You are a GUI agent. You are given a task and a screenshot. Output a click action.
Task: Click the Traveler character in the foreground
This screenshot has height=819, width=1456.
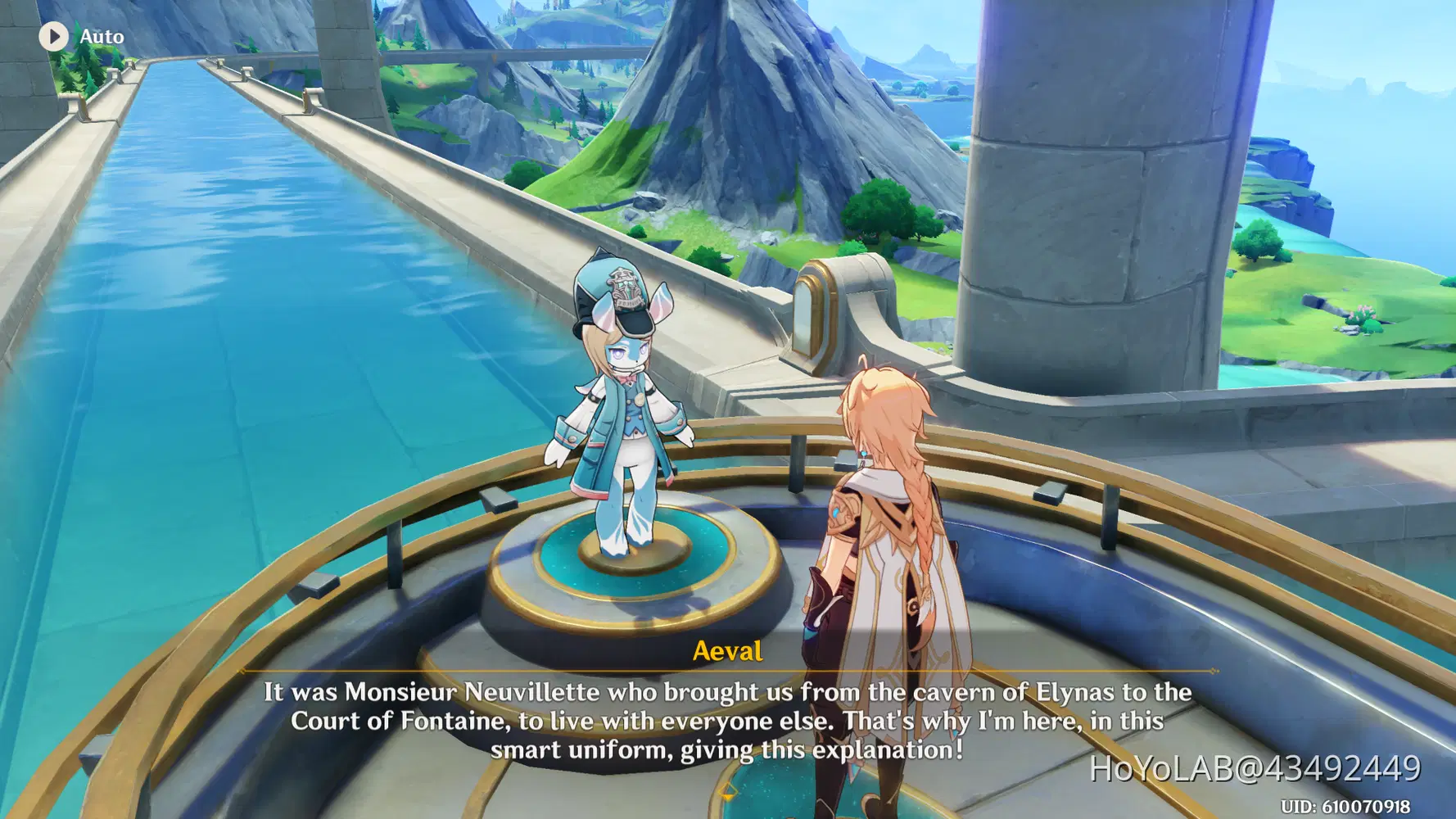[893, 532]
